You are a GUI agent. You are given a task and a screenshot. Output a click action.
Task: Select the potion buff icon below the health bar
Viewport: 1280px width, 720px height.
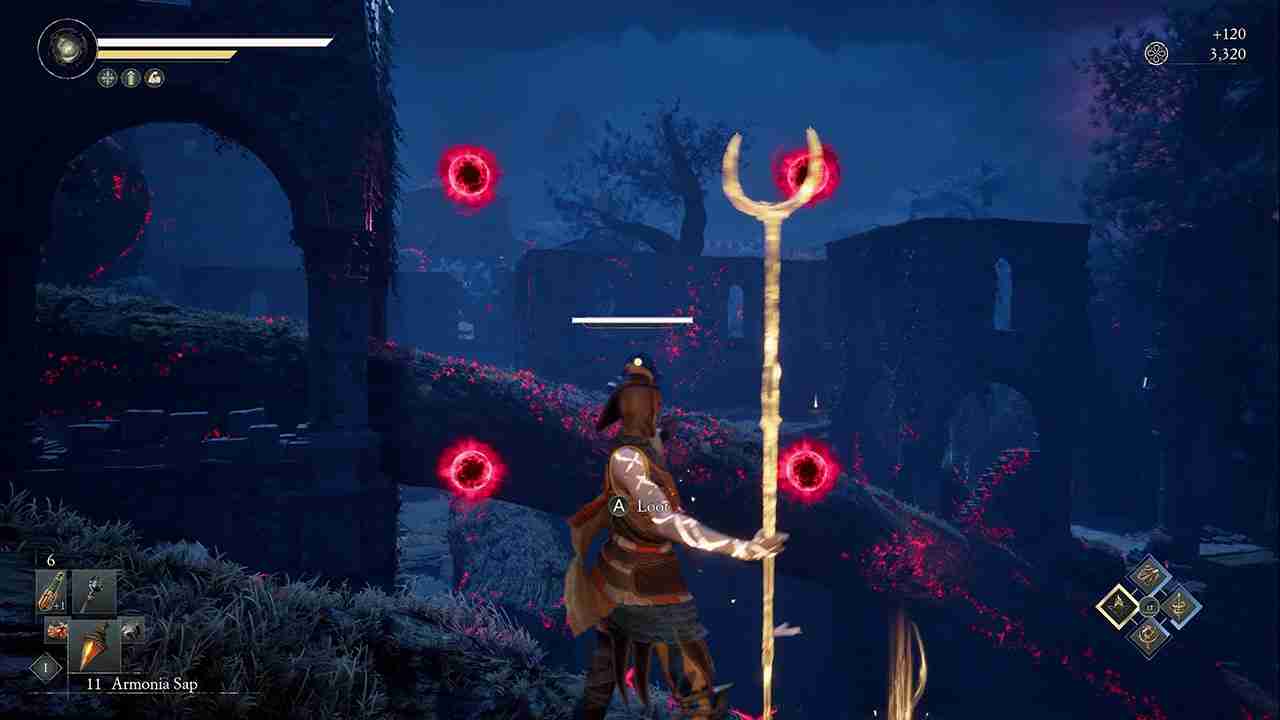pyautogui.click(x=130, y=77)
